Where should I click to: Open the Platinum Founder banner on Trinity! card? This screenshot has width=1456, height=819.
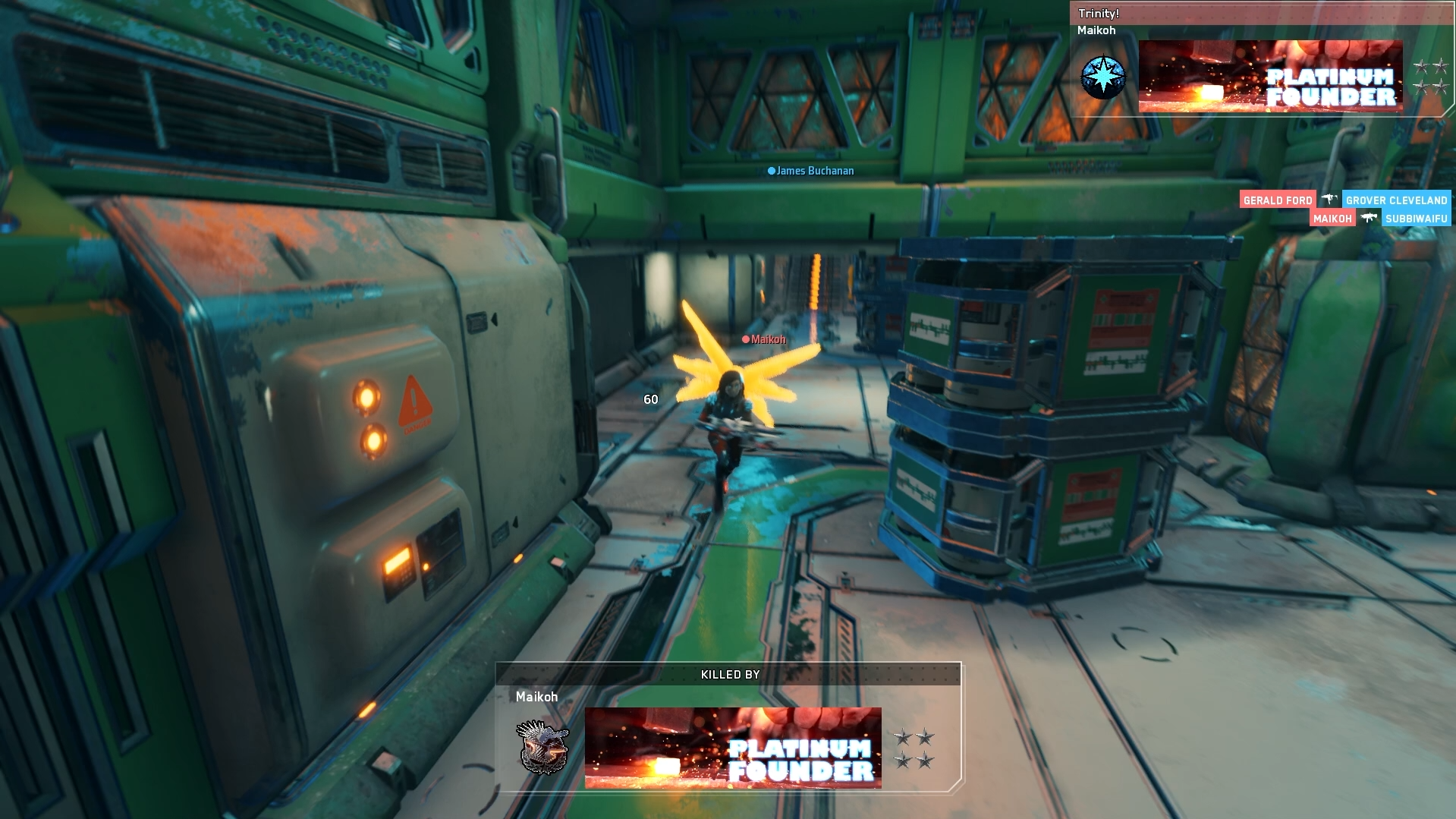1270,76
